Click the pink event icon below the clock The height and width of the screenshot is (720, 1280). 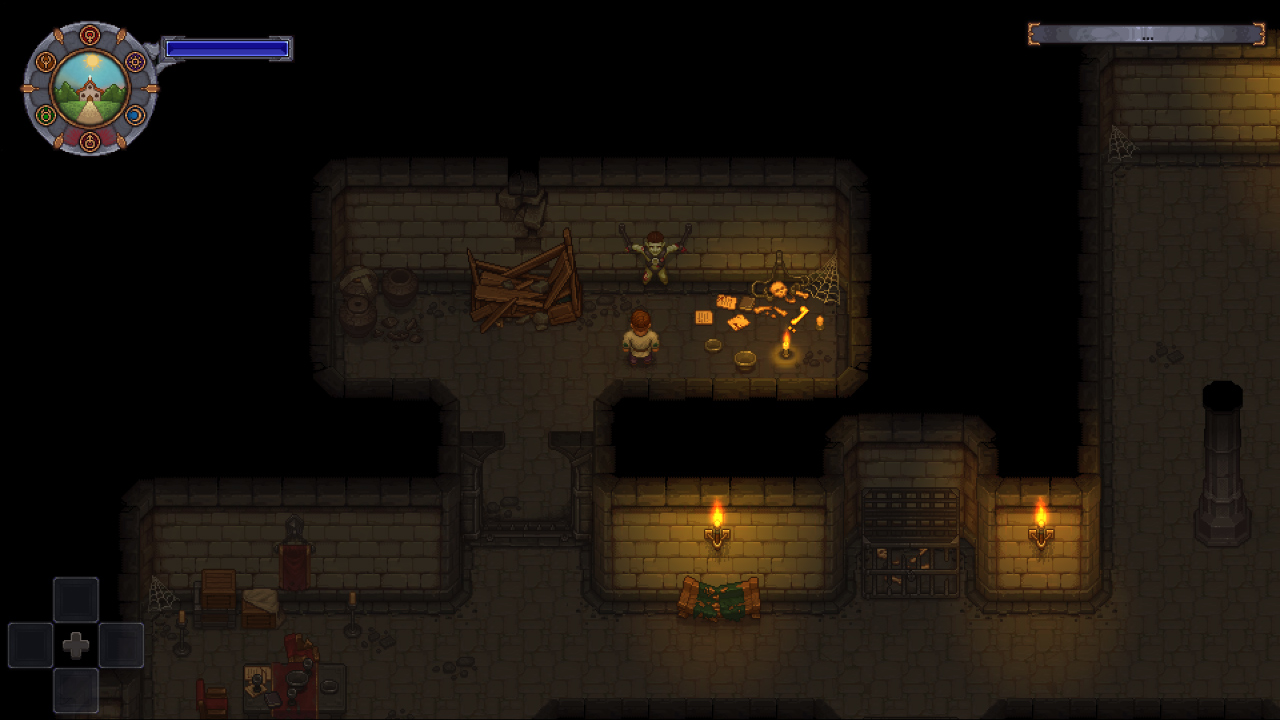(x=90, y=141)
